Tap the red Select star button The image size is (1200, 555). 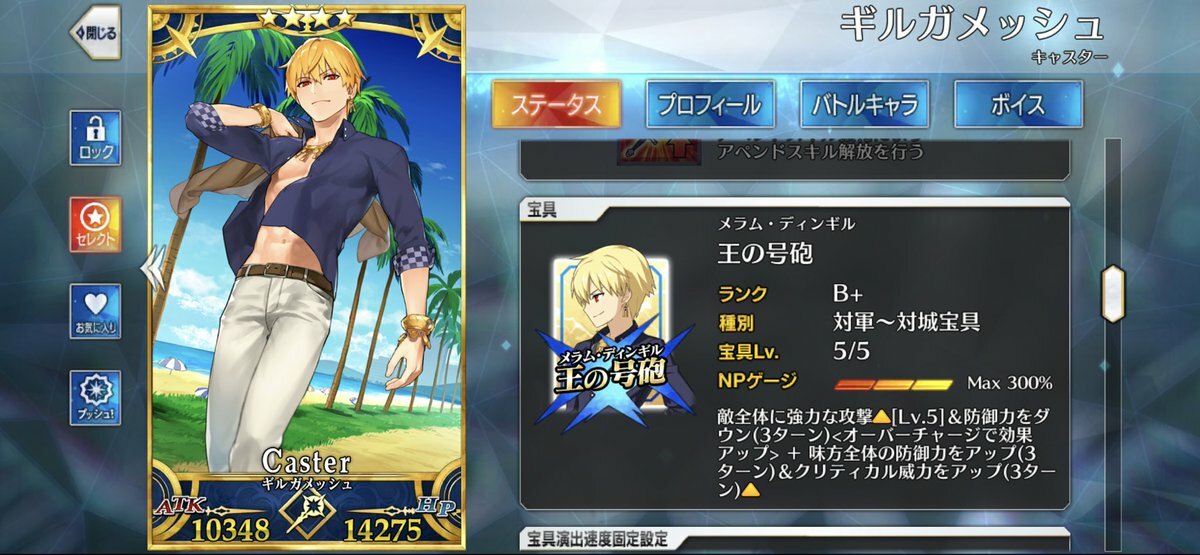point(95,224)
